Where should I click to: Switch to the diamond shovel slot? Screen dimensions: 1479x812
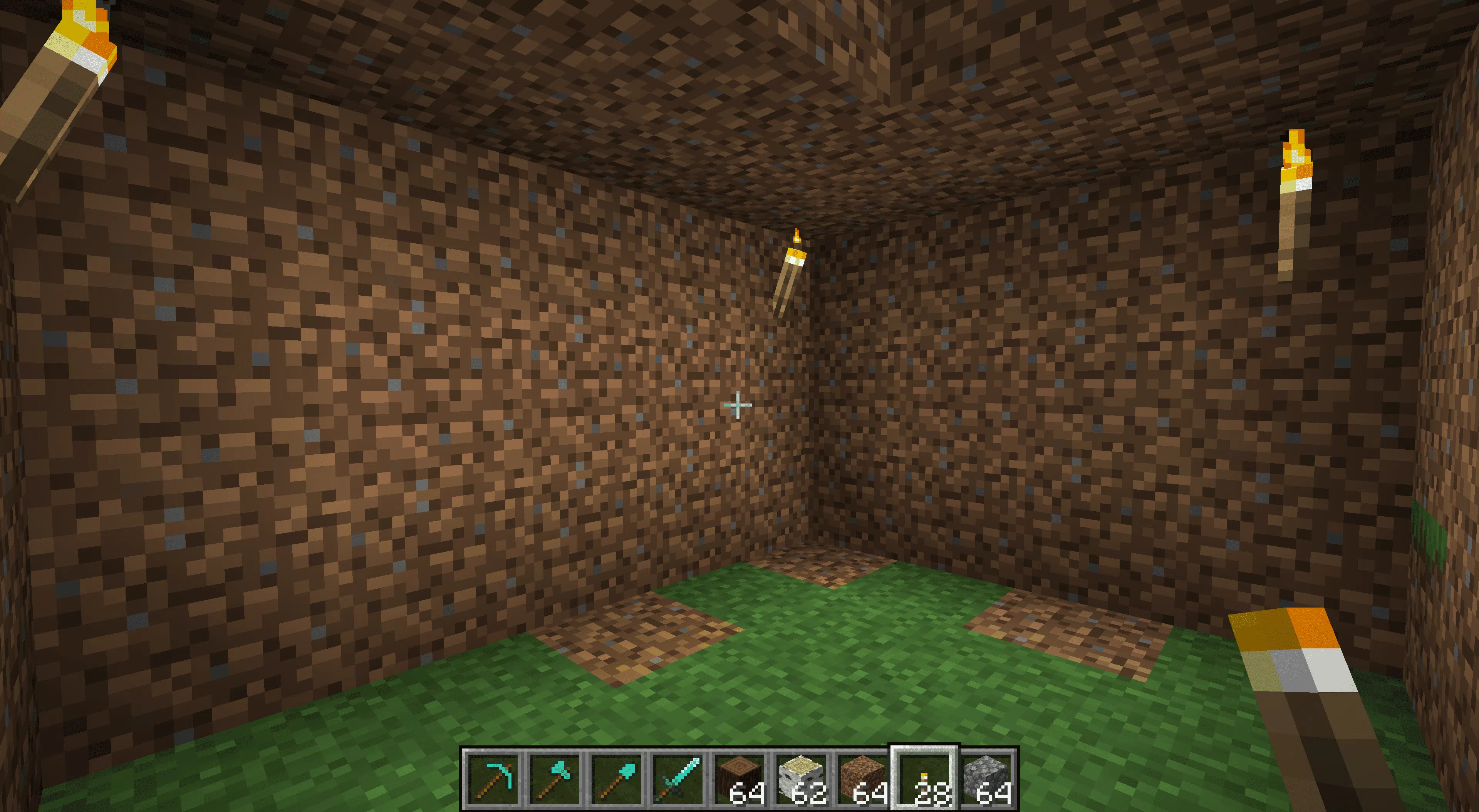pyautogui.click(x=616, y=778)
